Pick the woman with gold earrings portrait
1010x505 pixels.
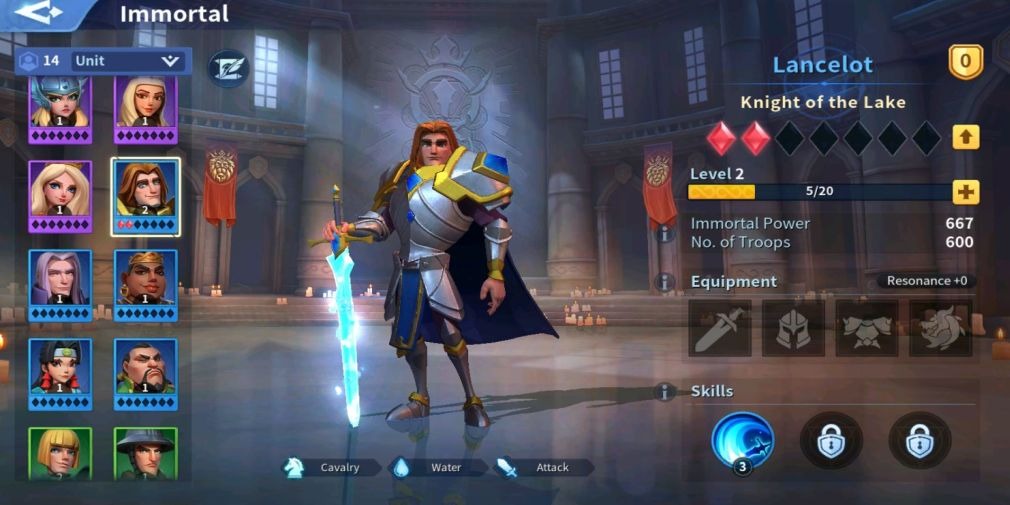point(146,284)
